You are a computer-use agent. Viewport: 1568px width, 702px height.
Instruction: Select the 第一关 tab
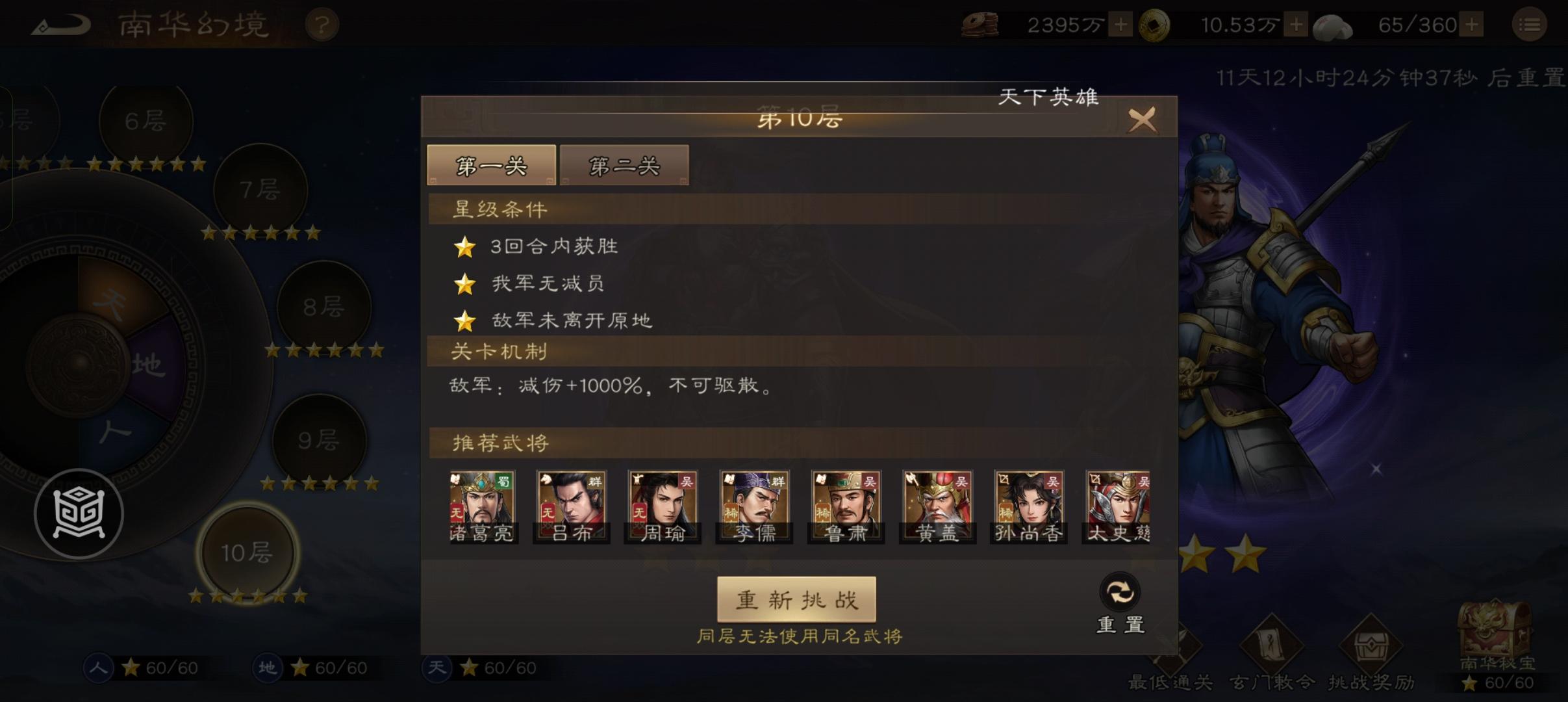point(492,166)
